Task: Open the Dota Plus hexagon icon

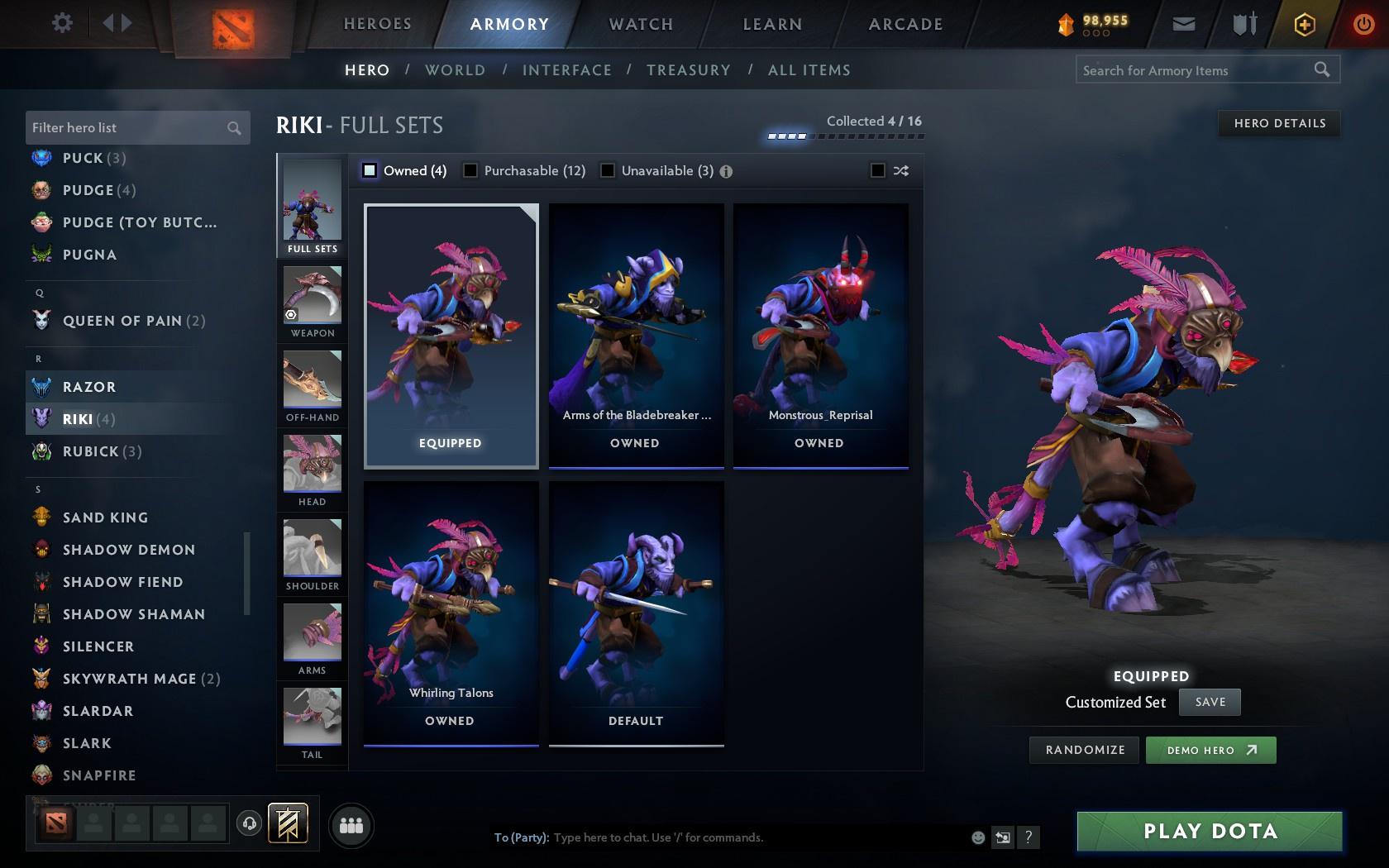Action: tap(1304, 24)
